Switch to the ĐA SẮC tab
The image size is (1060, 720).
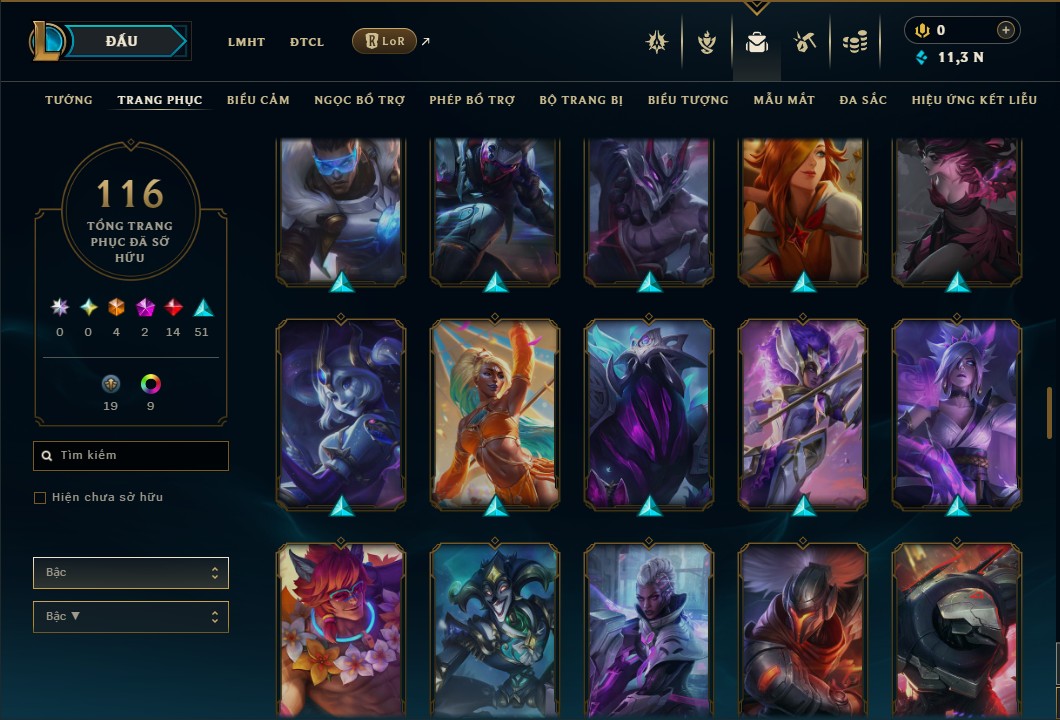863,100
